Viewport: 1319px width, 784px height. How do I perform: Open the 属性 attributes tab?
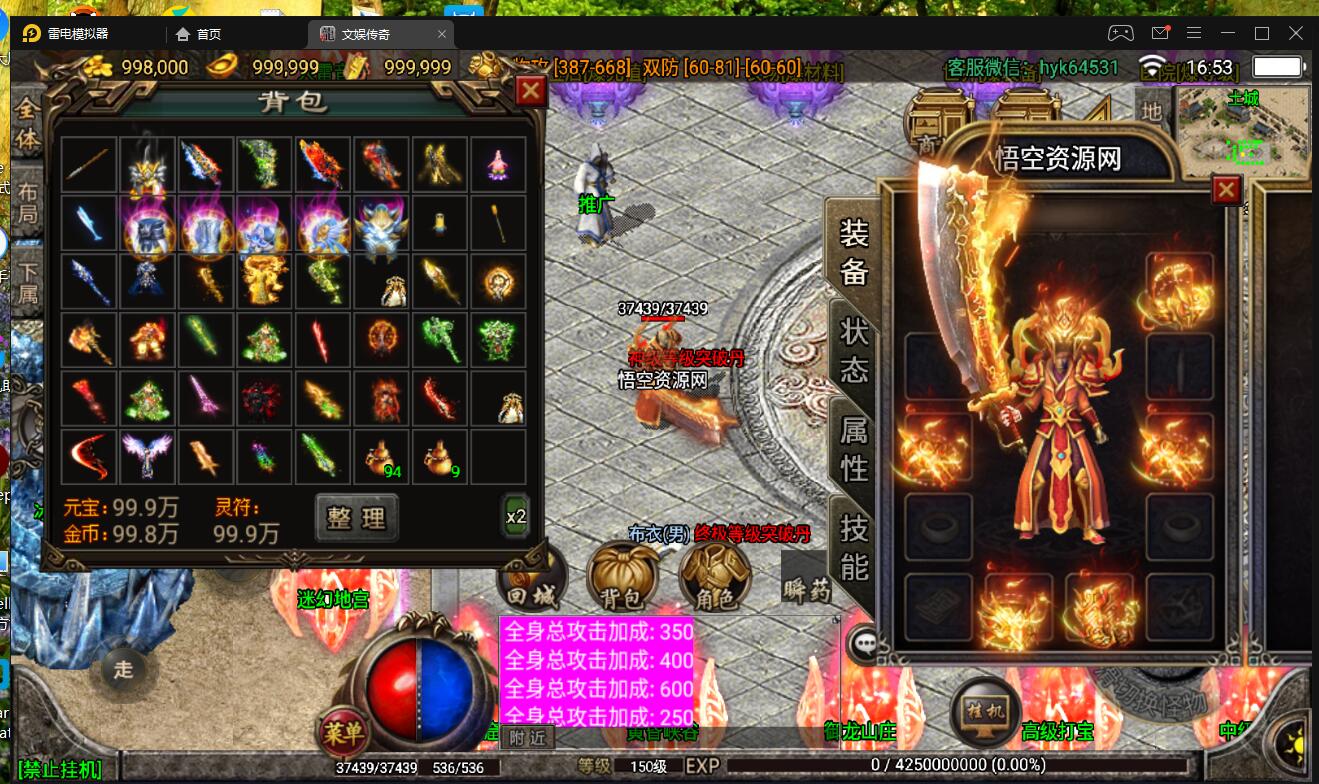(x=853, y=448)
